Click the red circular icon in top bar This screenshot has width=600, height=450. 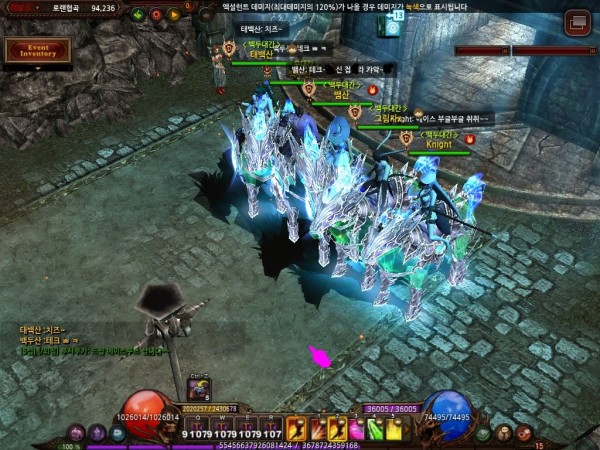[x=157, y=15]
